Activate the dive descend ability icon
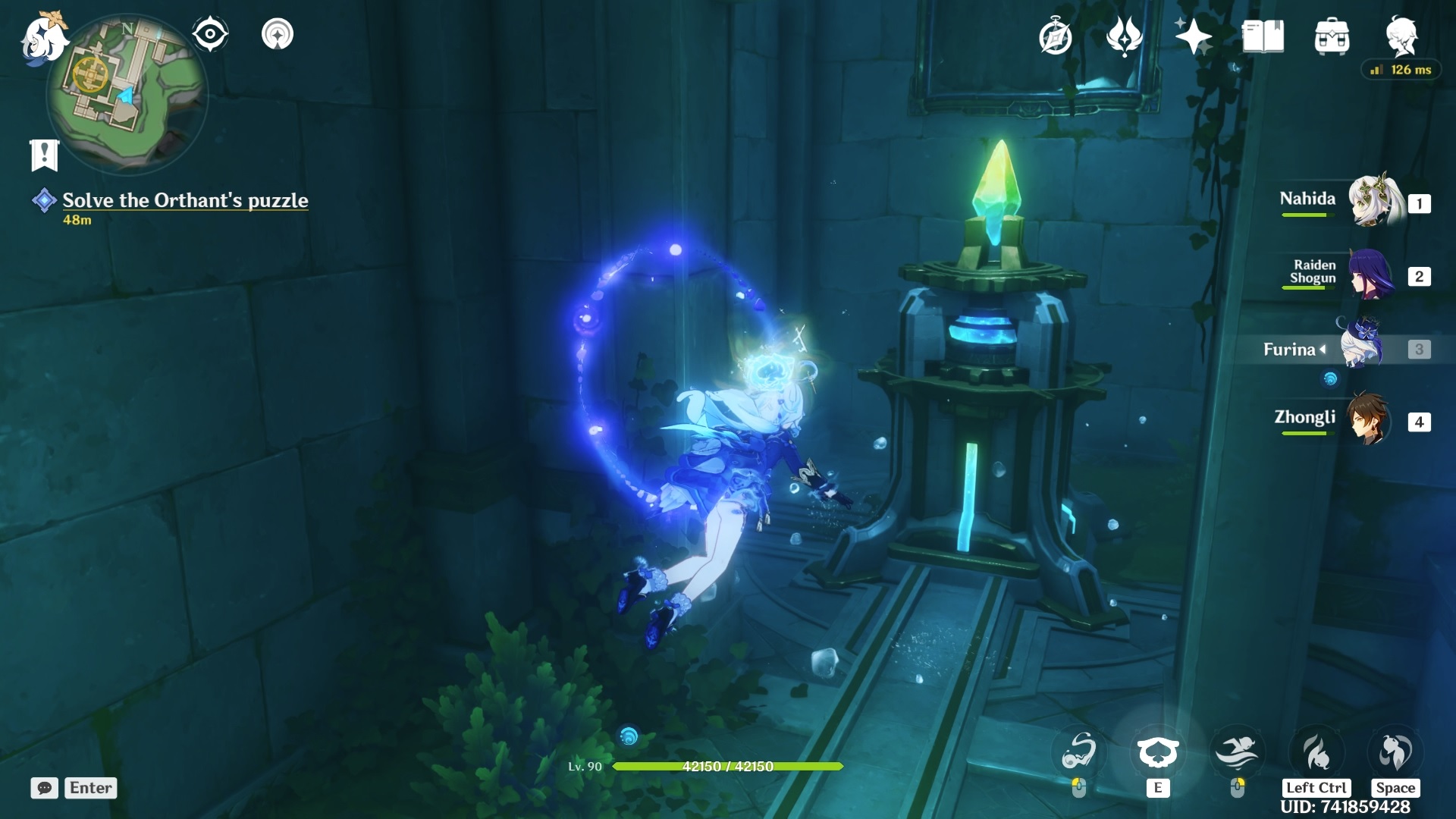This screenshot has width=1456, height=819. pyautogui.click(x=1316, y=752)
